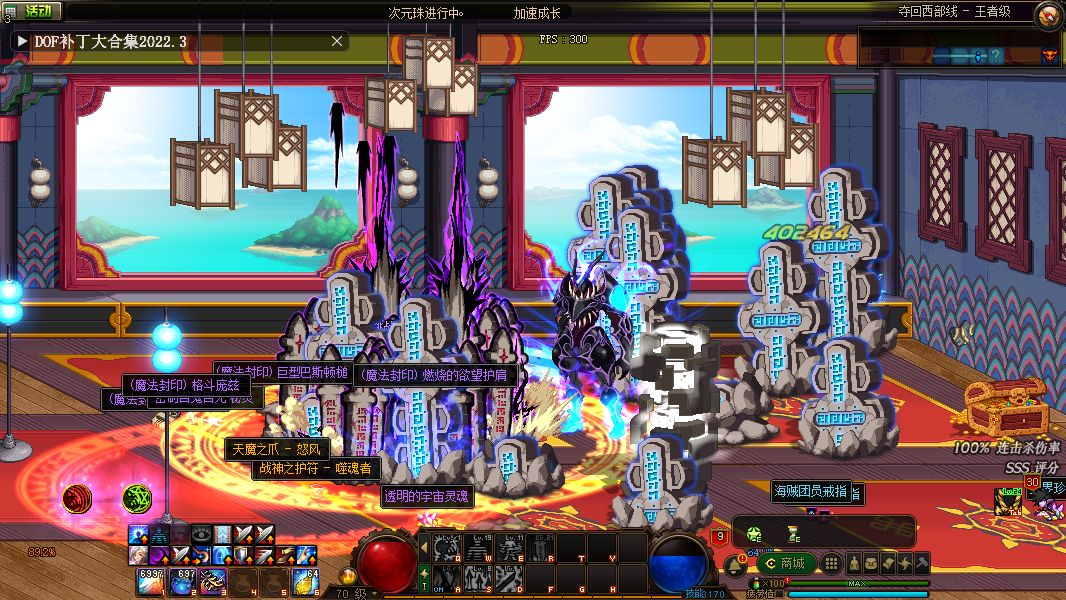Screen dimensions: 1066x600
Task: Use the blue potion in quick slot 2
Action: 181,581
